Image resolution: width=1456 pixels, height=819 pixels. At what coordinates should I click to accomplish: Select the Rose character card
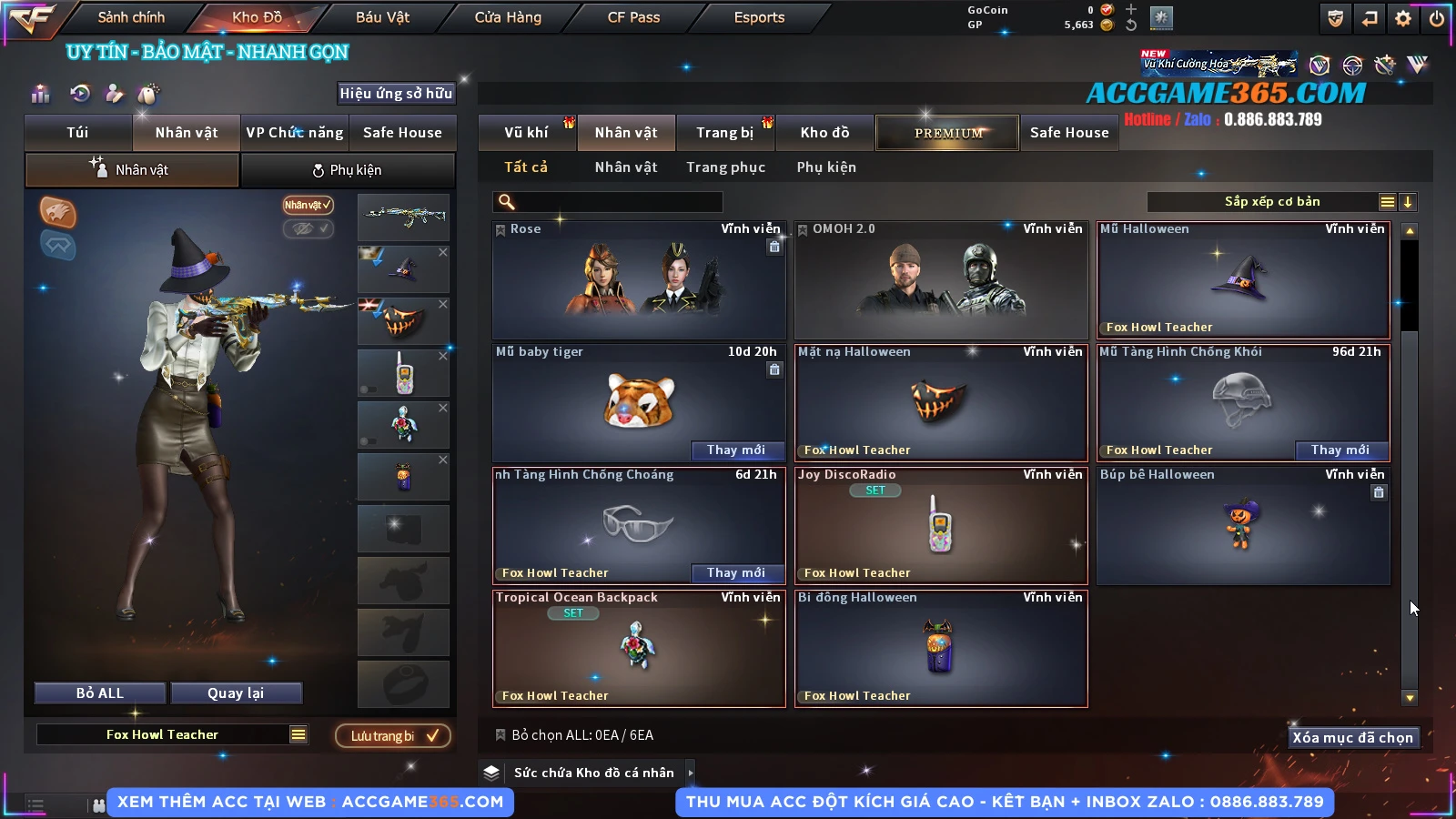click(x=638, y=280)
